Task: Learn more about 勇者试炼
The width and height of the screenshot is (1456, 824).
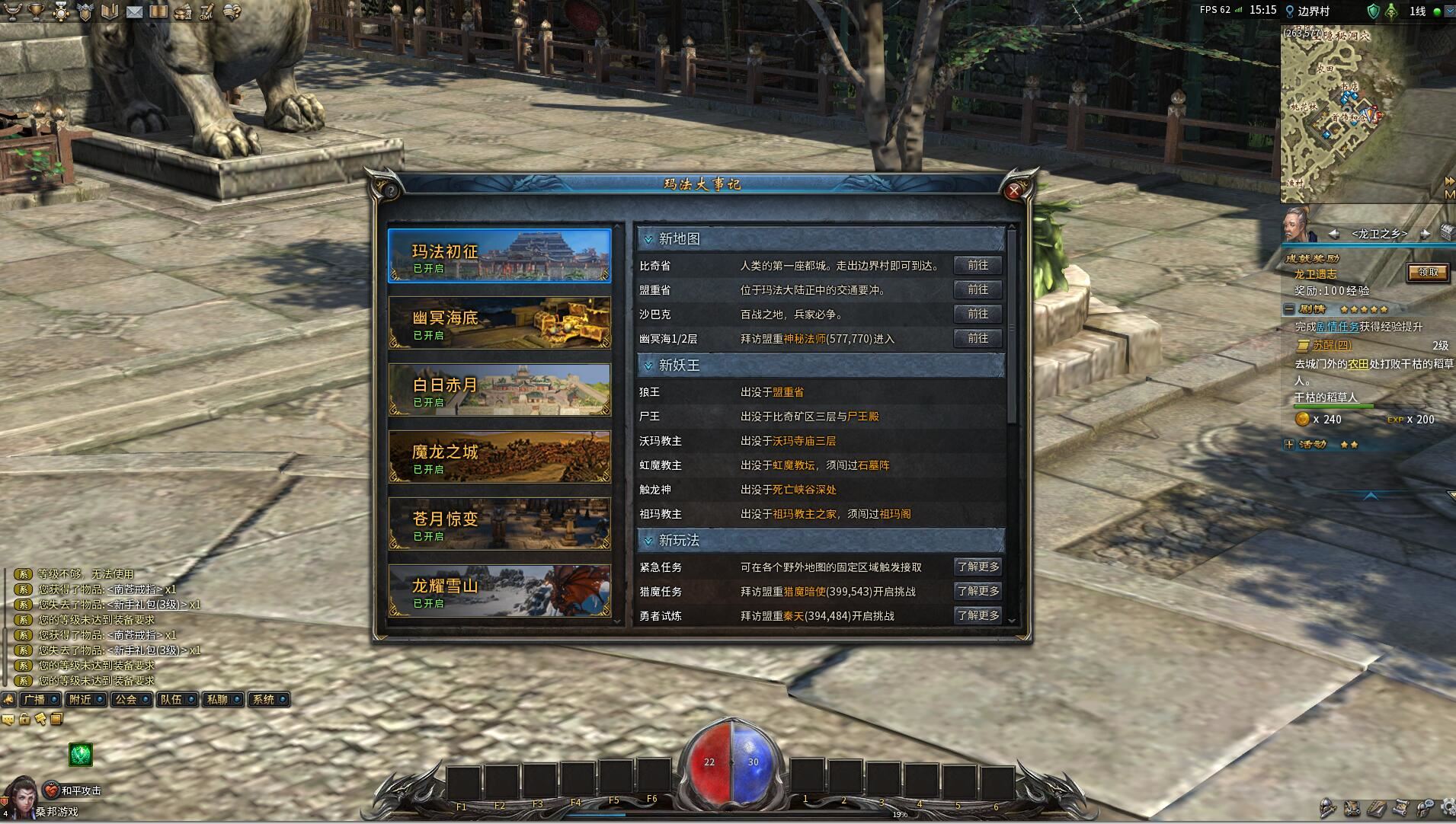Action: pyautogui.click(x=978, y=615)
